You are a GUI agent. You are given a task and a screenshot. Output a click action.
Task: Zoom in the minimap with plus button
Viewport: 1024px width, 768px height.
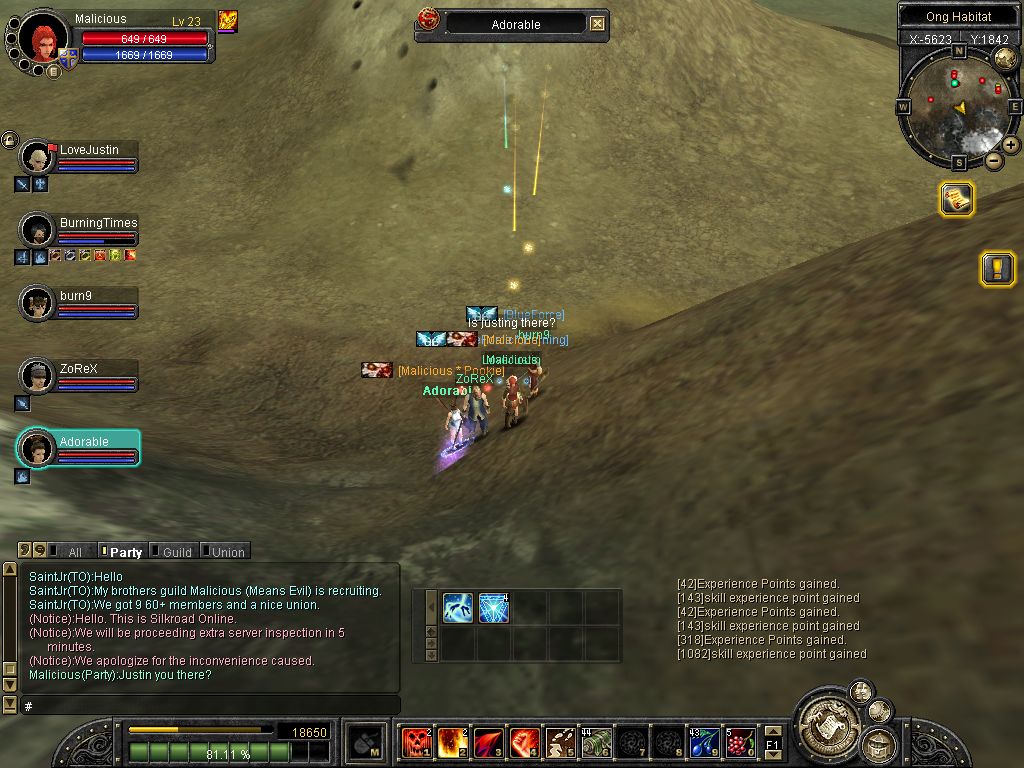[x=1011, y=145]
